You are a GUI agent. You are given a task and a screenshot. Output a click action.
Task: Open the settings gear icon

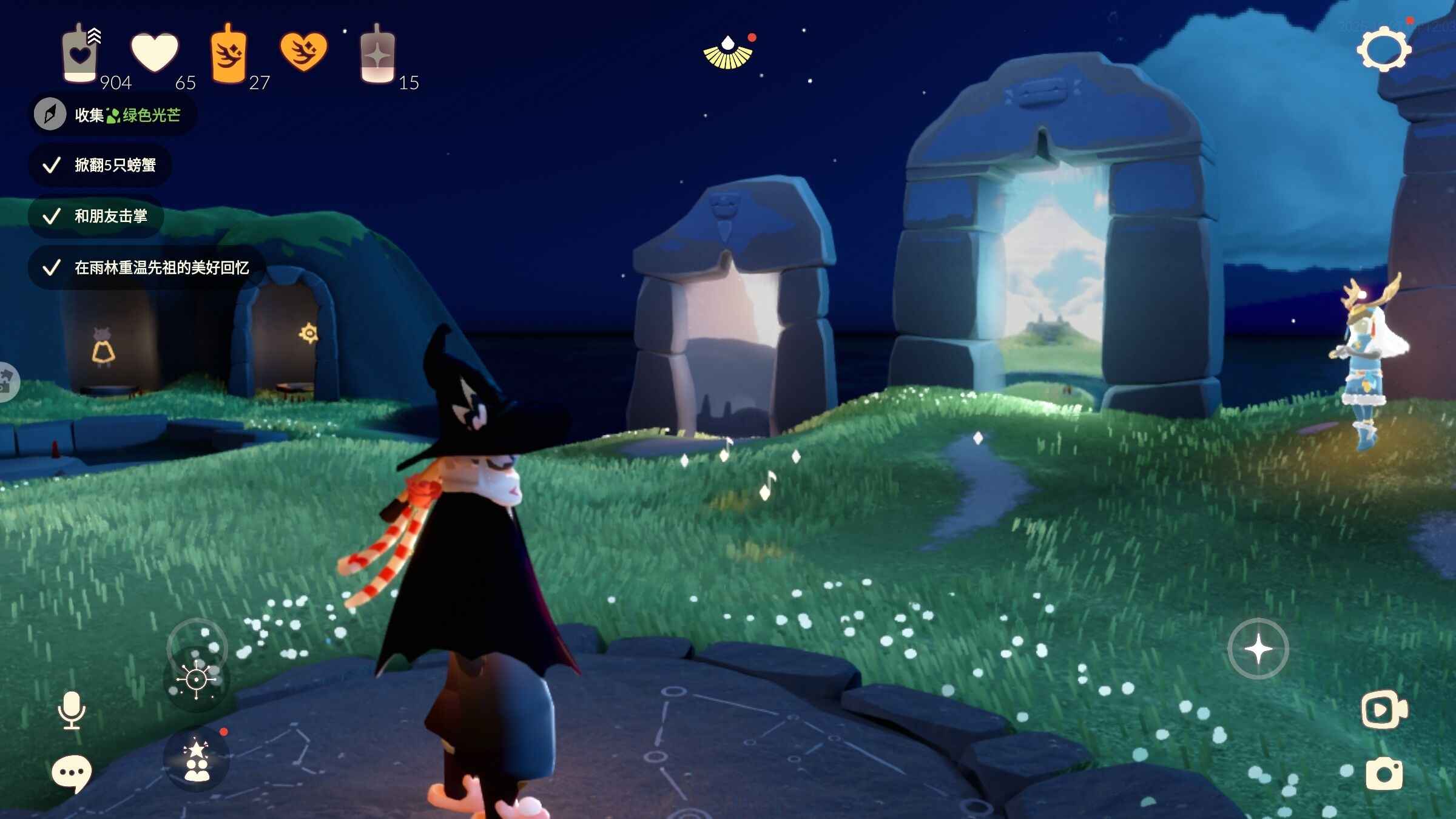pos(1384,49)
